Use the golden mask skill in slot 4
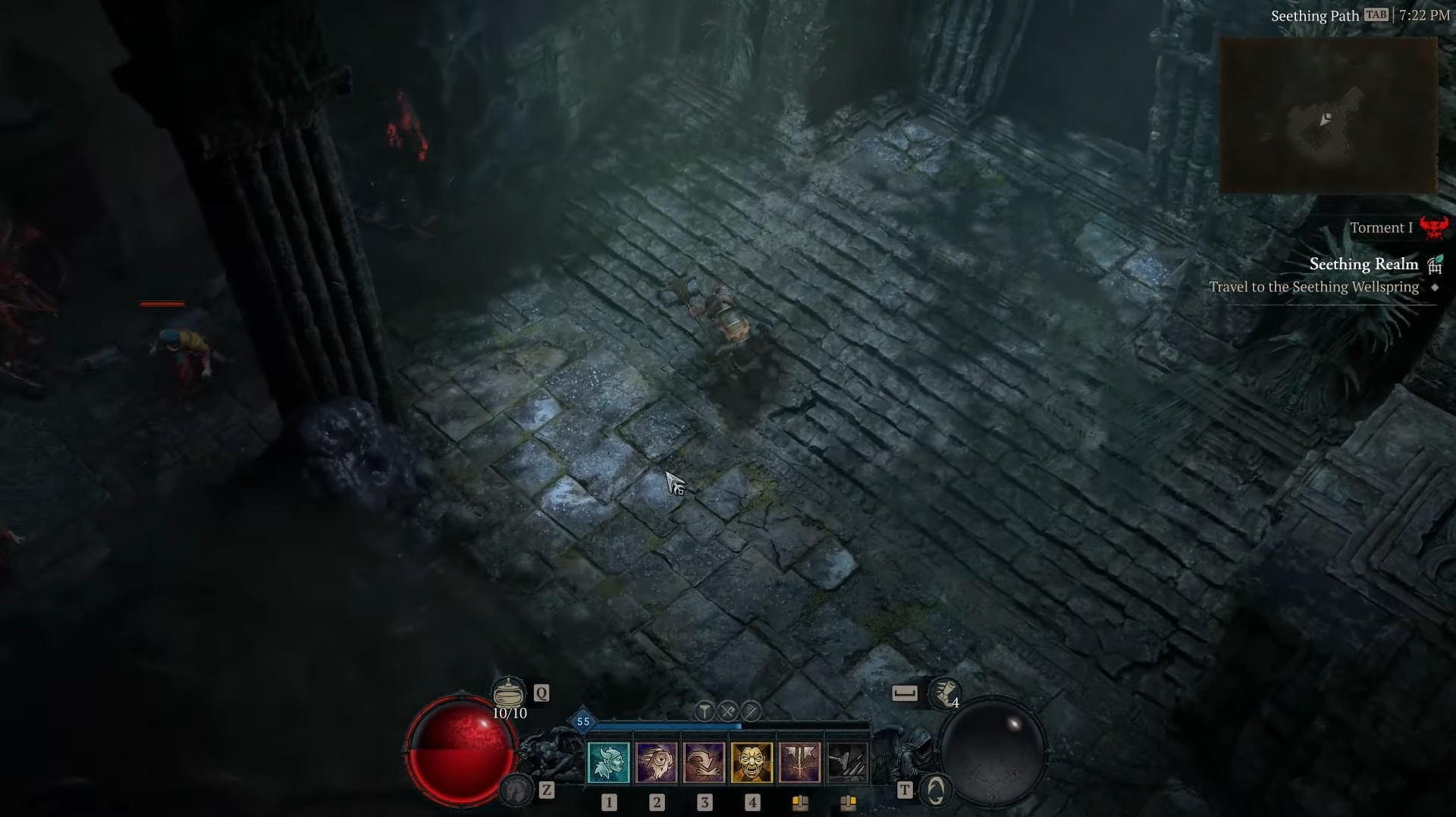Image resolution: width=1456 pixels, height=817 pixels. pos(752,761)
